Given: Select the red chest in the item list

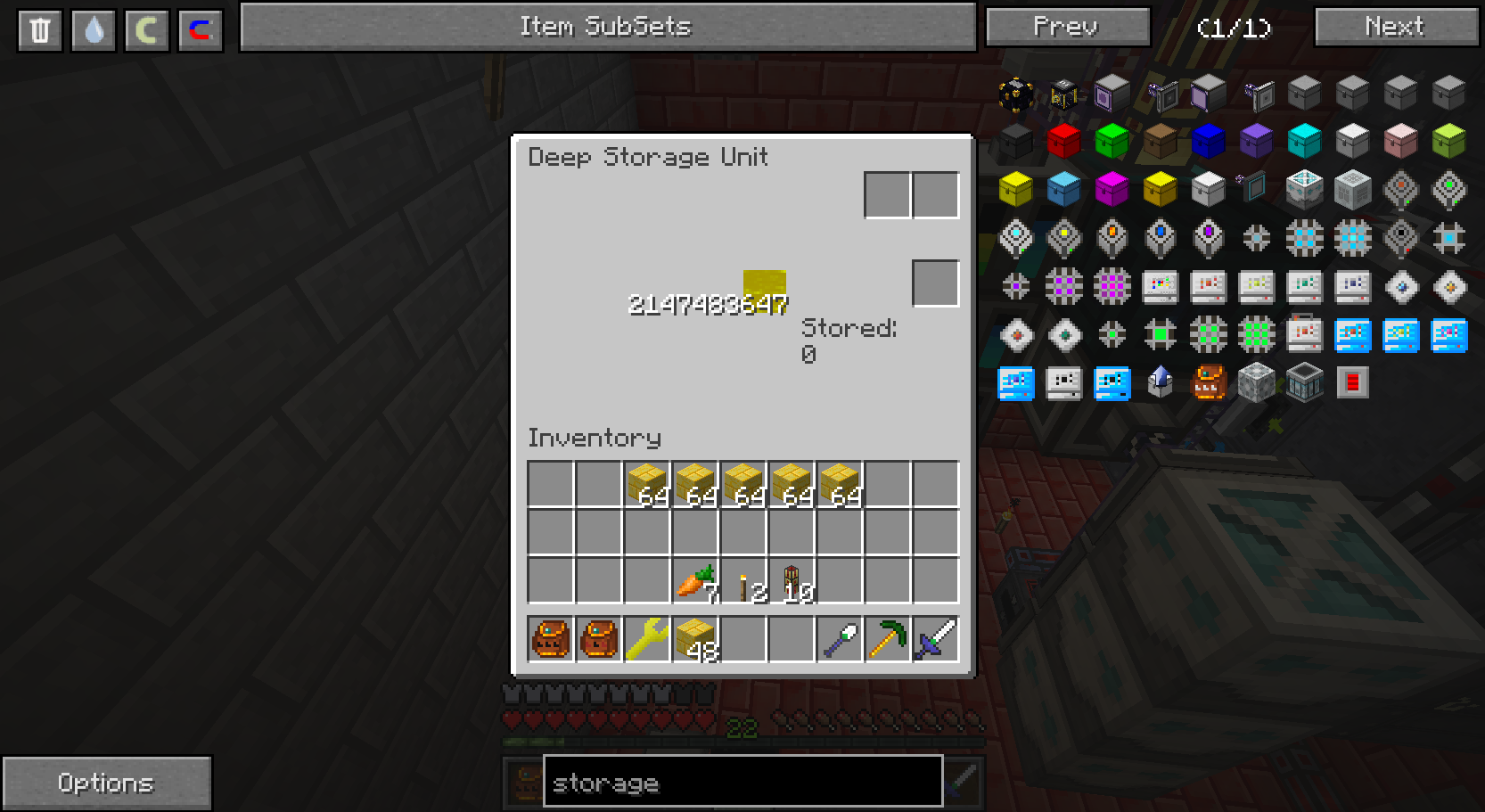Looking at the screenshot, I should 1063,141.
